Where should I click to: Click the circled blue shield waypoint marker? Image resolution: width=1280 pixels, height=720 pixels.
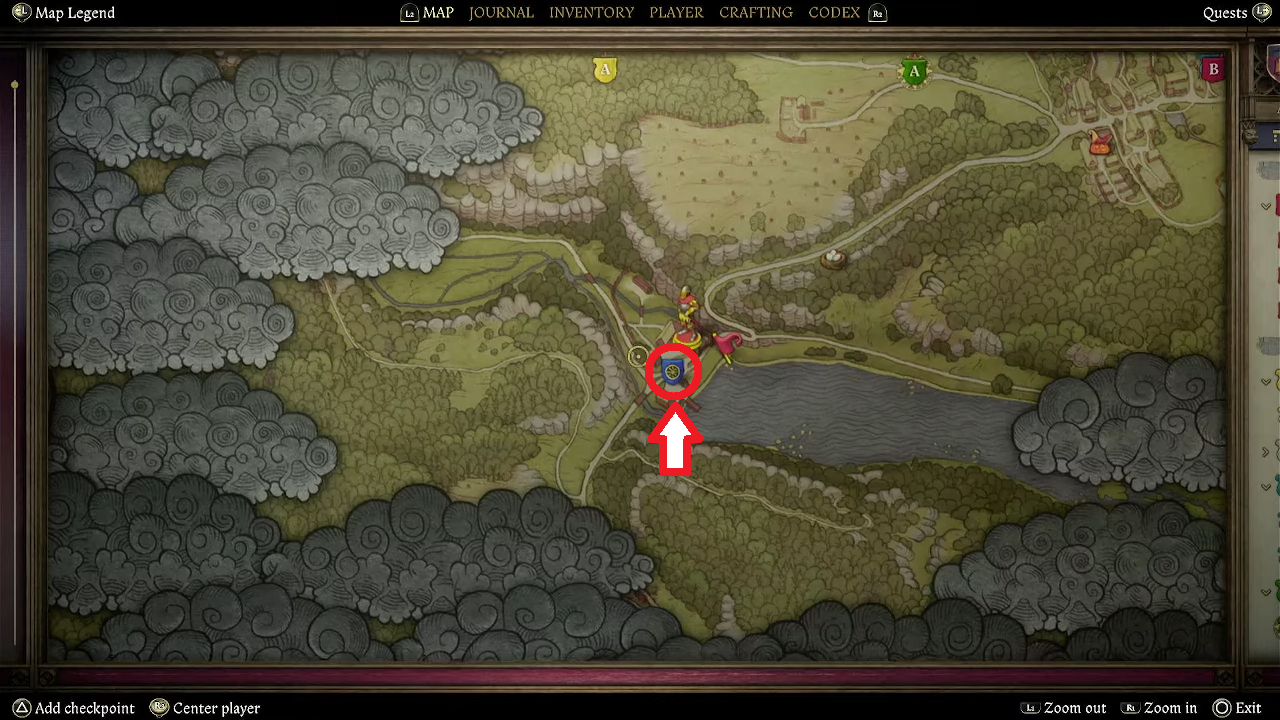[x=672, y=372]
